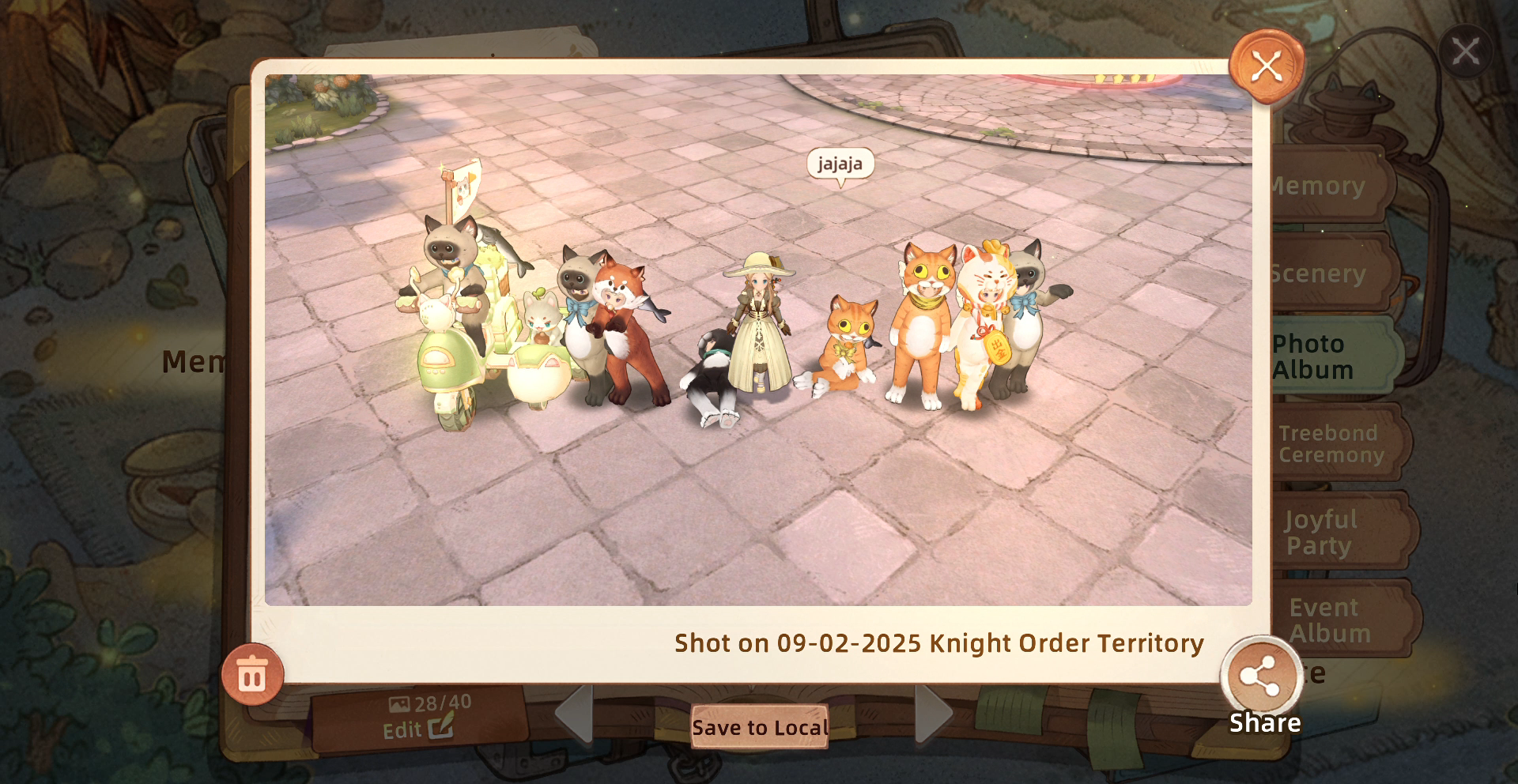Show the previous photo
The height and width of the screenshot is (784, 1518).
(x=575, y=714)
